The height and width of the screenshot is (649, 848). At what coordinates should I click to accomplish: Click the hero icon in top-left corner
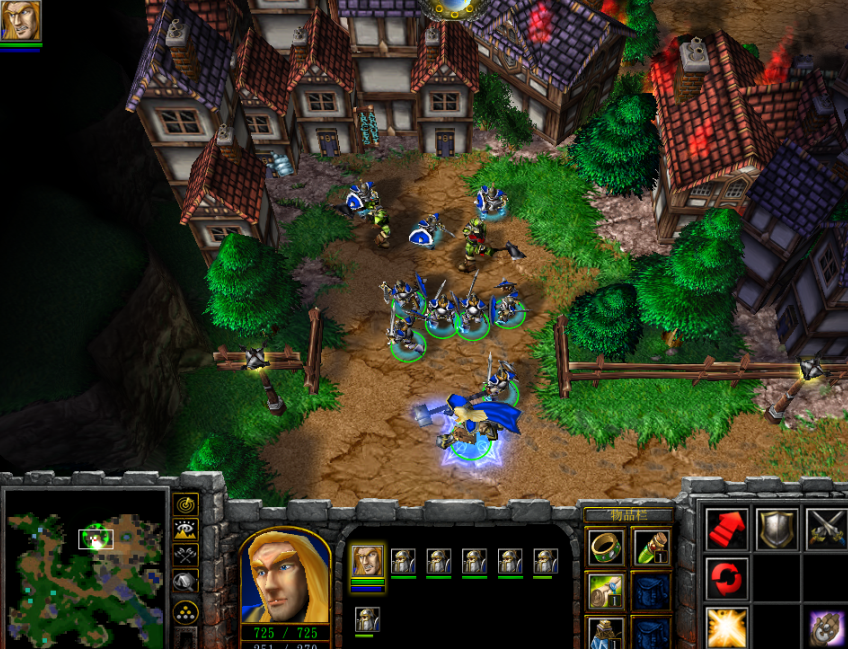20,21
